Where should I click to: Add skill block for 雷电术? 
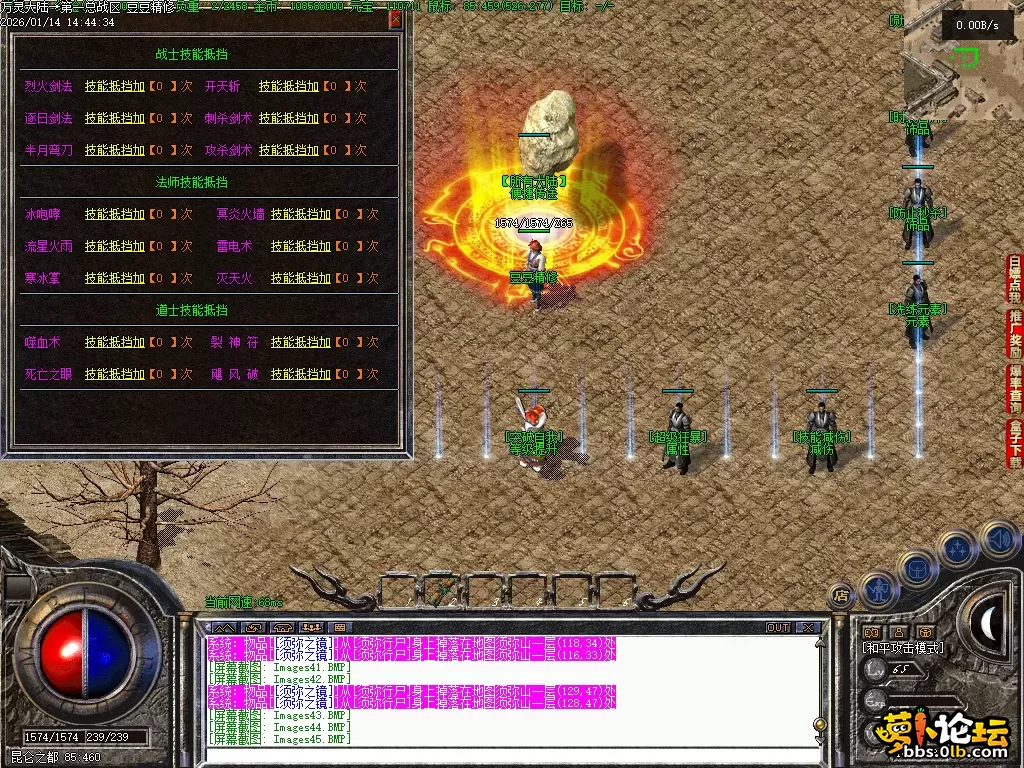click(x=301, y=246)
